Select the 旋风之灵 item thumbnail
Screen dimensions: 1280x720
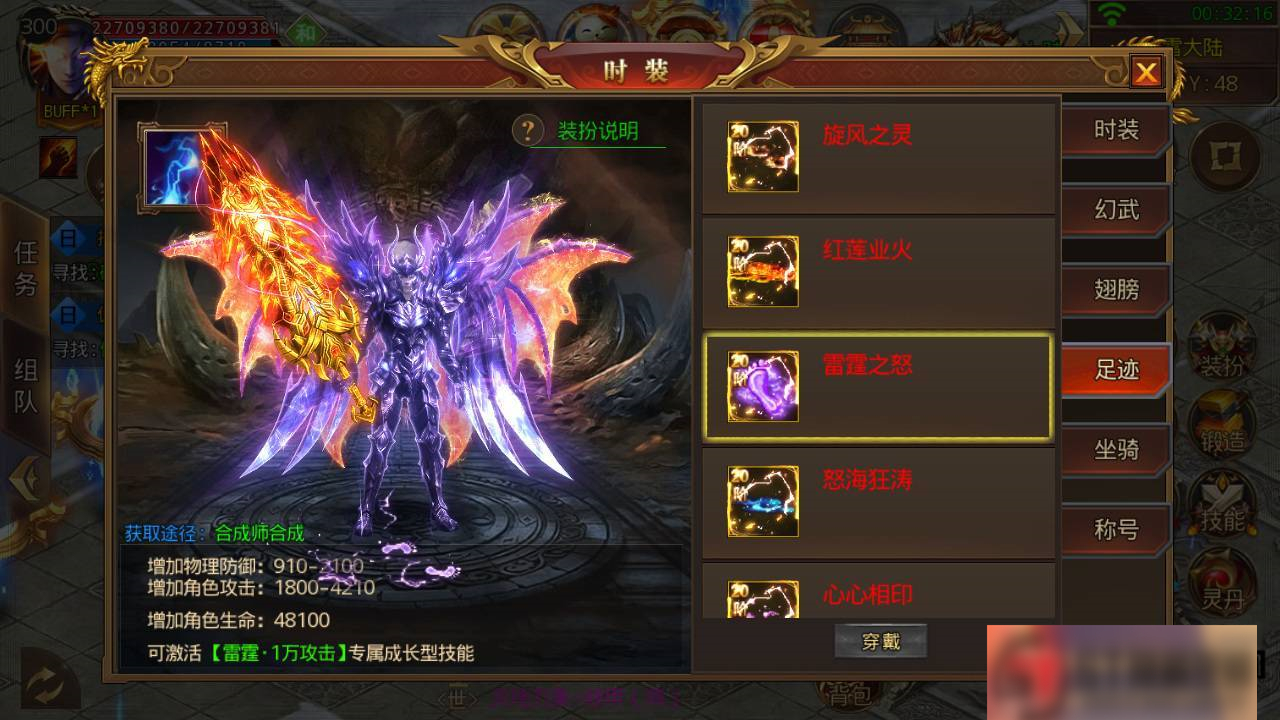762,156
